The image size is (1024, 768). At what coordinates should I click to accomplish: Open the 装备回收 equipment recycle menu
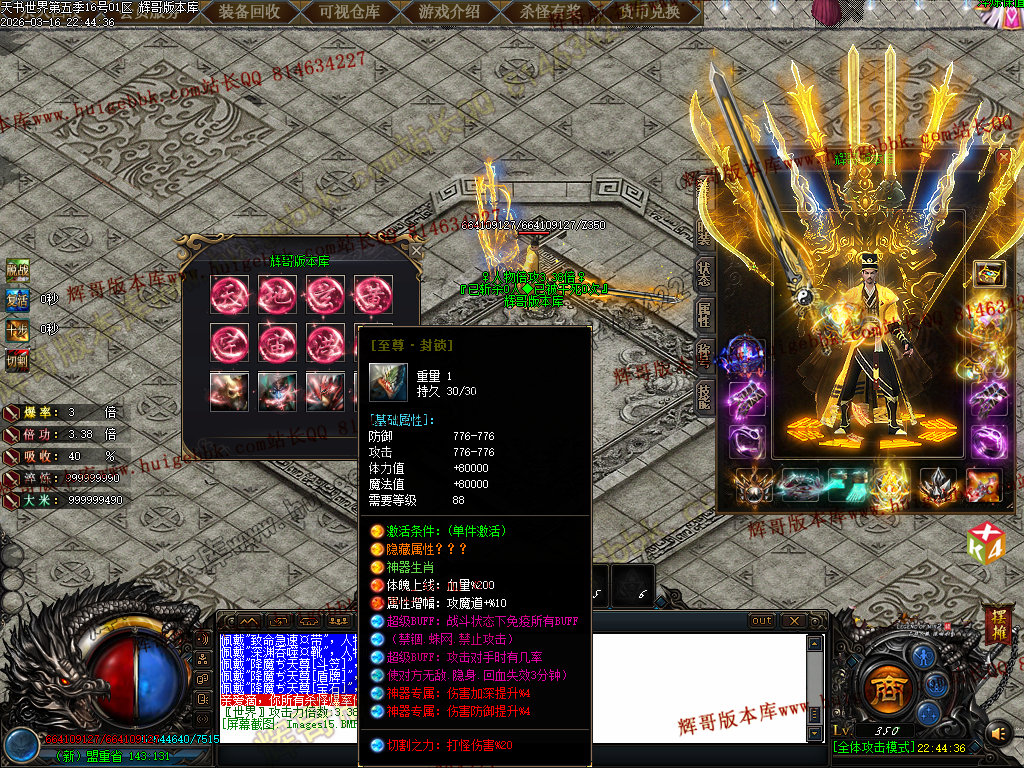[249, 12]
